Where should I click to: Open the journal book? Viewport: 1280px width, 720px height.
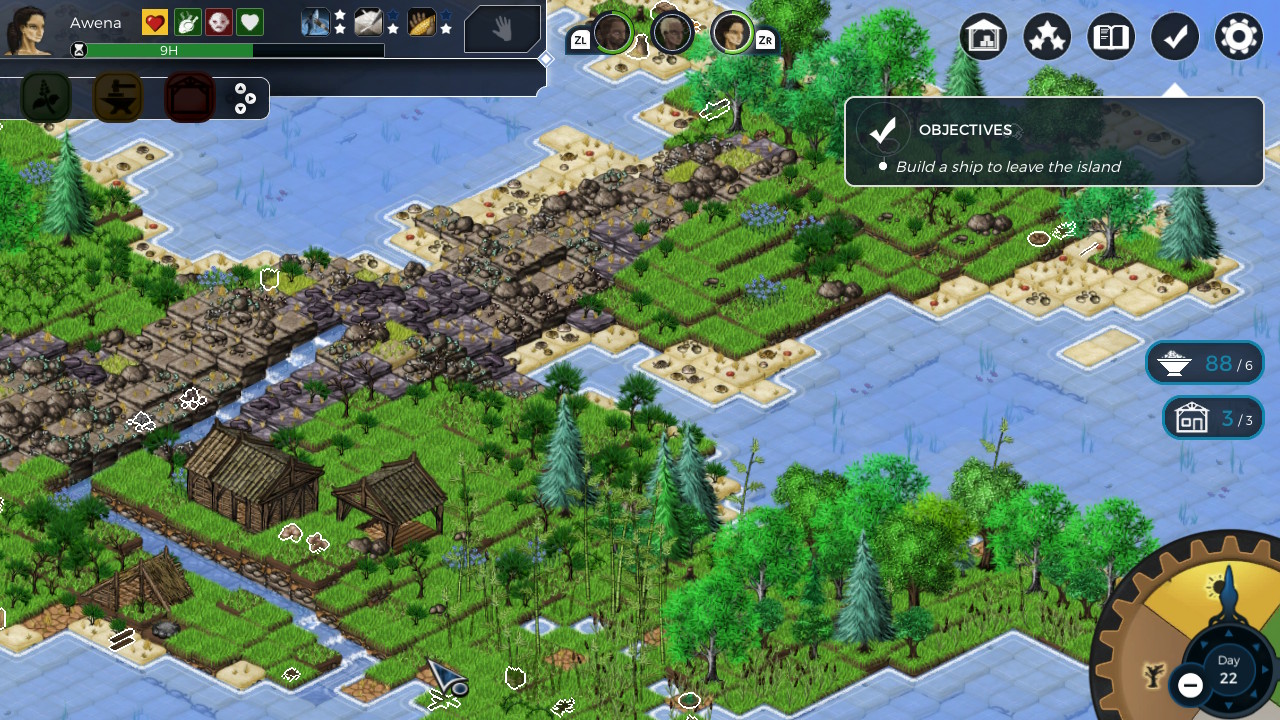pos(1110,36)
